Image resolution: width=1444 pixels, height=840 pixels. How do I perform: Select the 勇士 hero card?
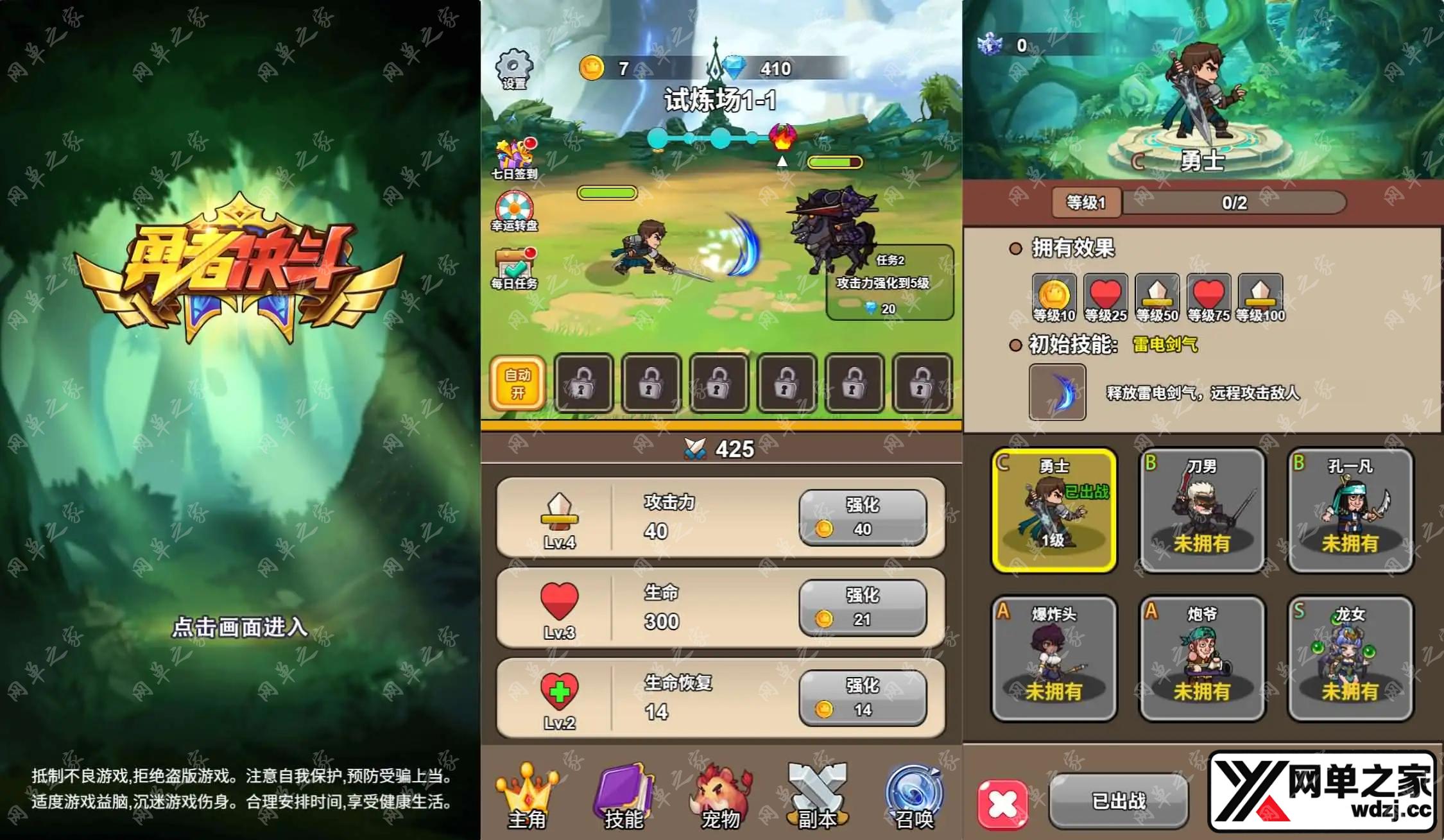click(x=1054, y=510)
